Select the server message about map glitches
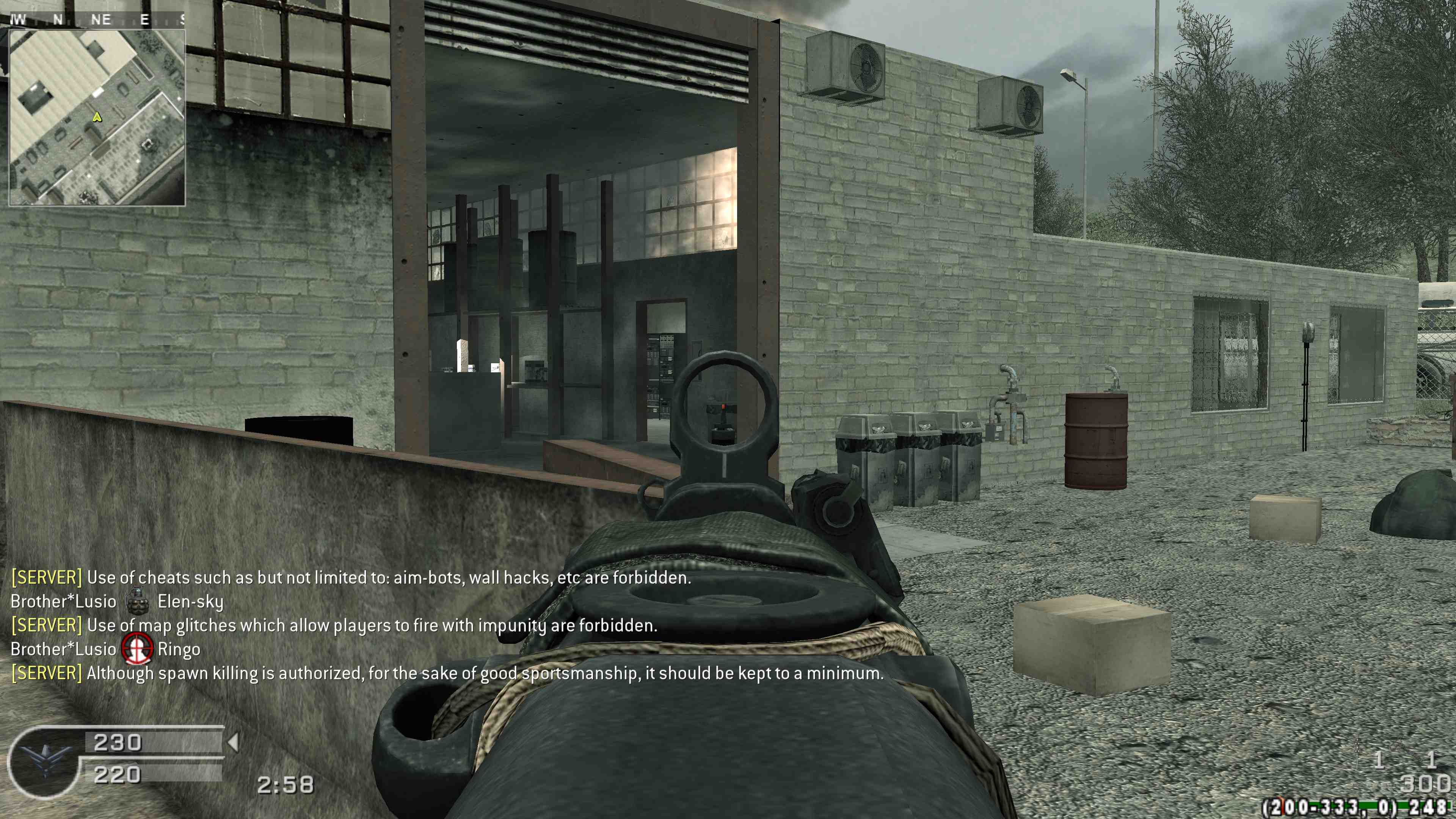The image size is (1456, 819). (x=334, y=626)
